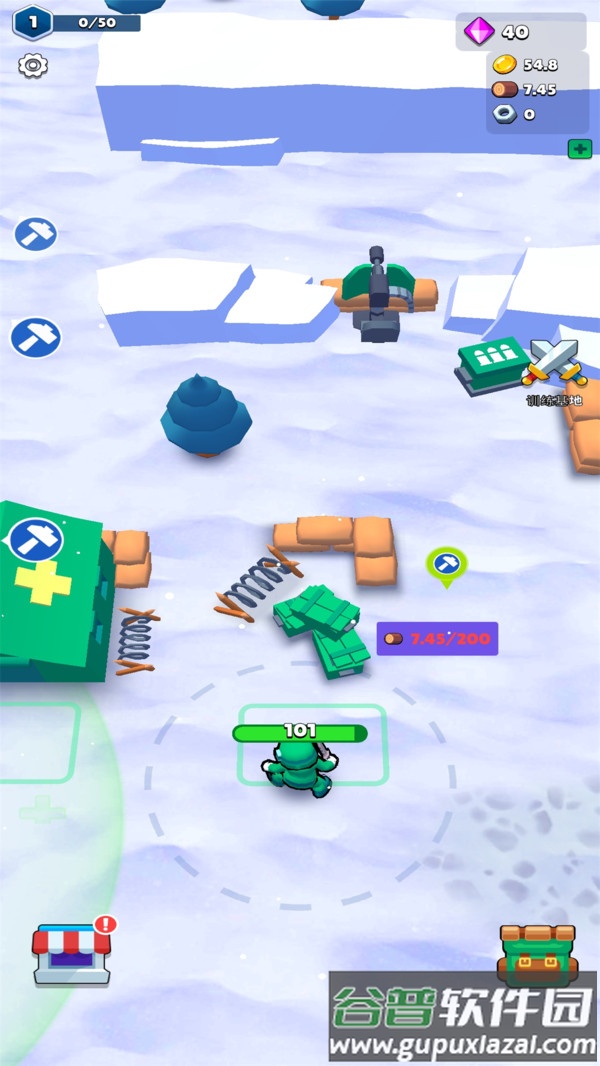Viewport: 600px width, 1066px height.
Task: Open the settings gear menu
Action: [33, 66]
